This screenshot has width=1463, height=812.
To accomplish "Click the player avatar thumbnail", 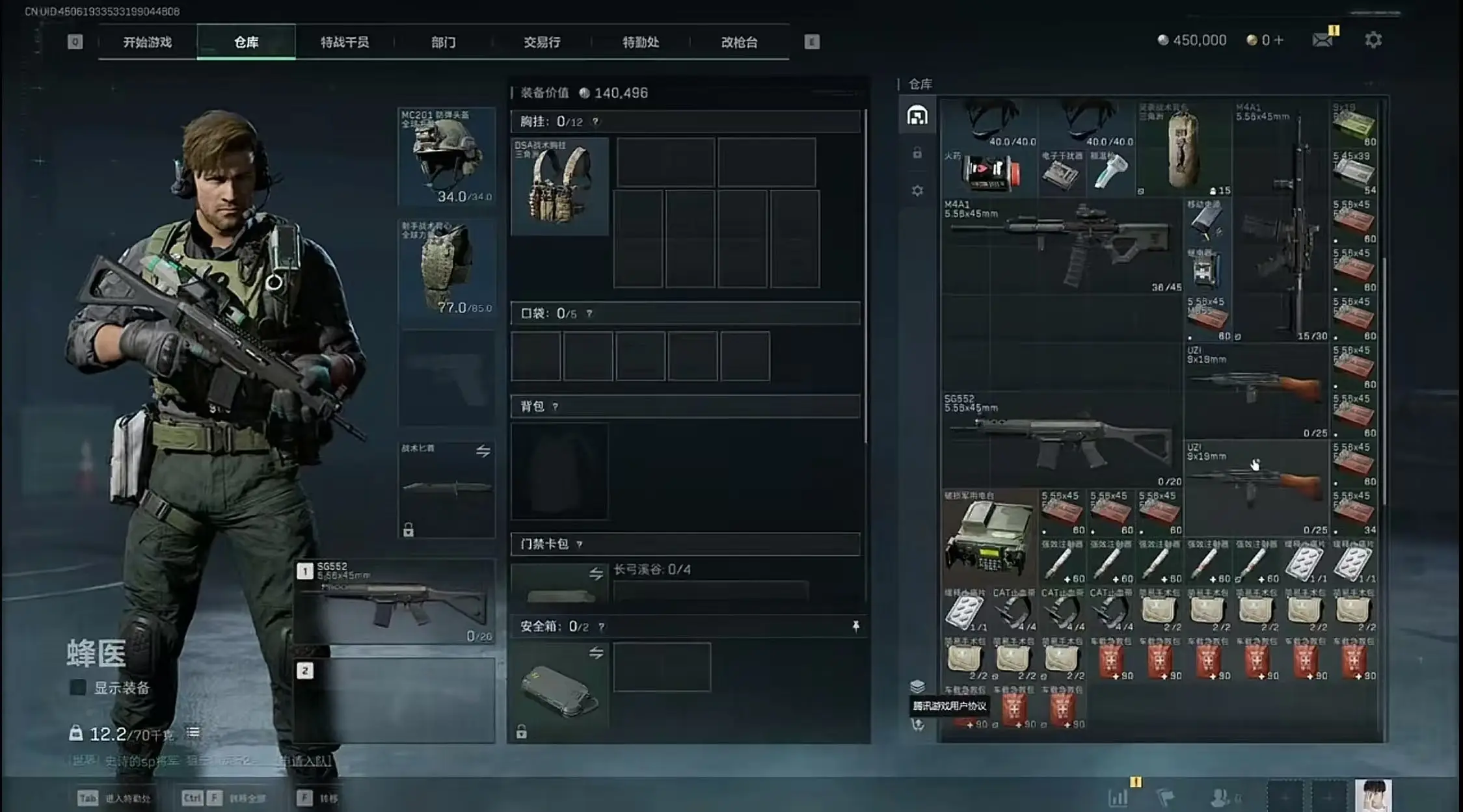I will point(1373,796).
